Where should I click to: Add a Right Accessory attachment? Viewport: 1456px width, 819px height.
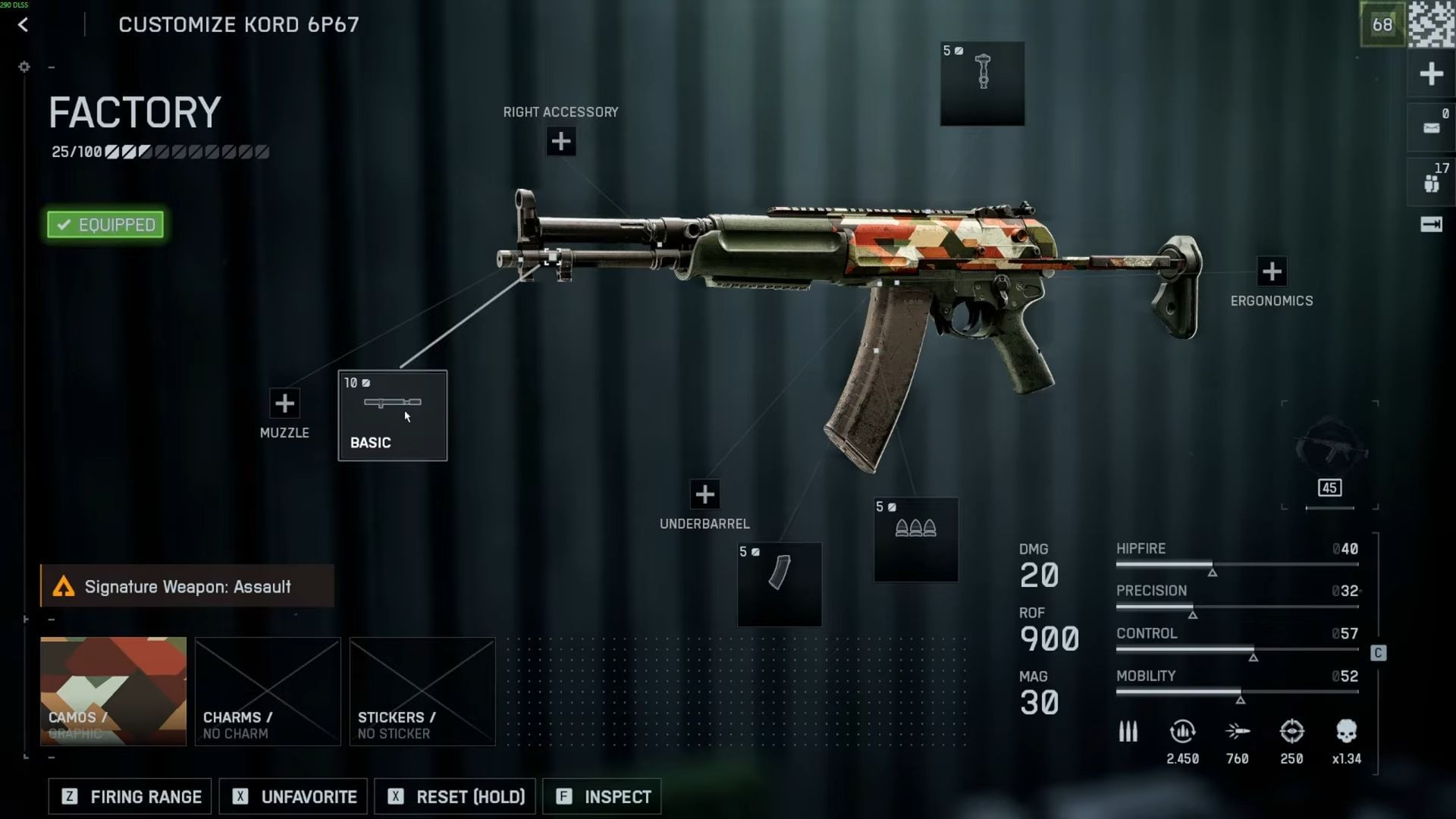click(560, 141)
